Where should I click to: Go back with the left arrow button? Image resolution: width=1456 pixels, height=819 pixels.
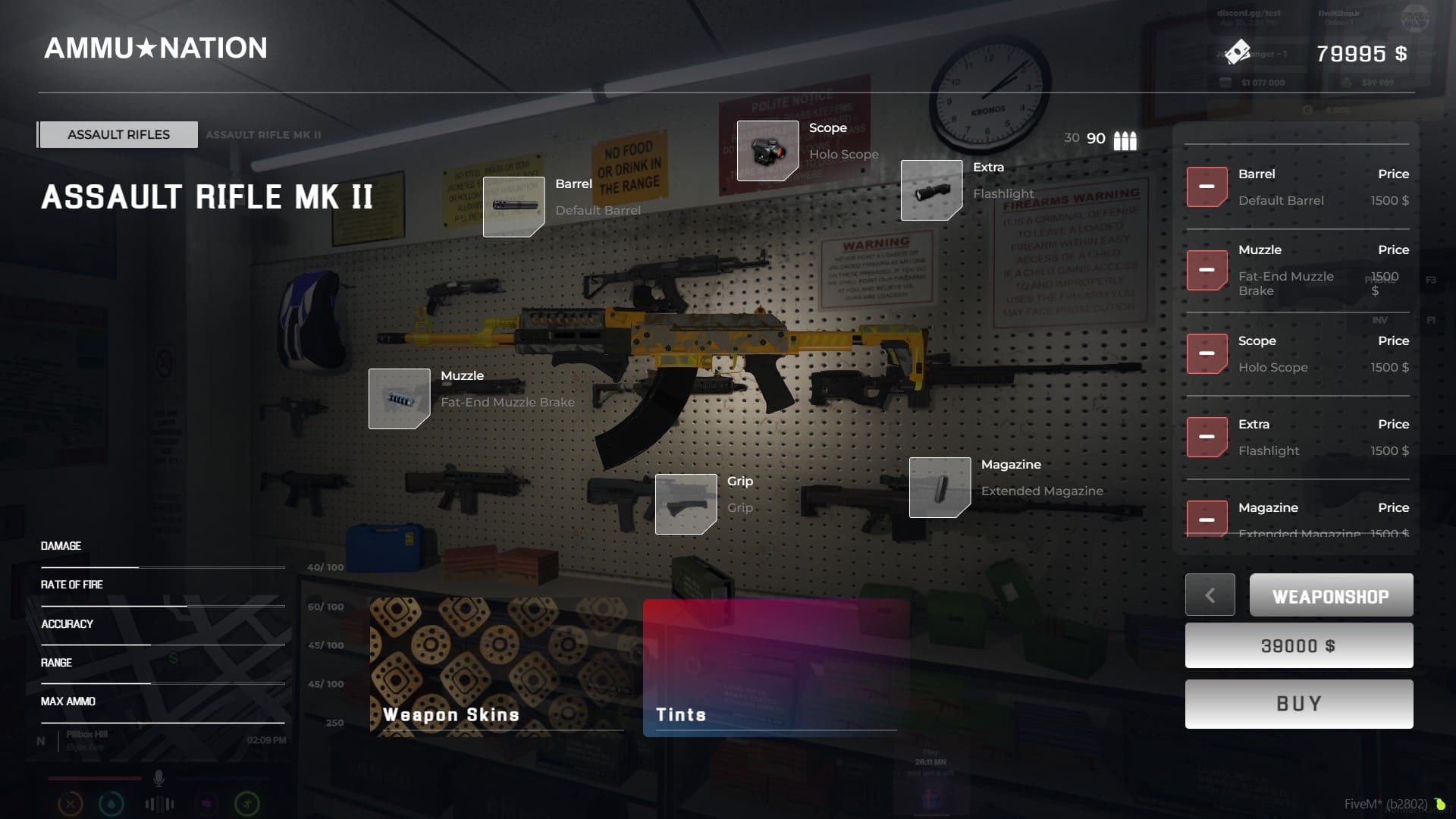(1210, 595)
